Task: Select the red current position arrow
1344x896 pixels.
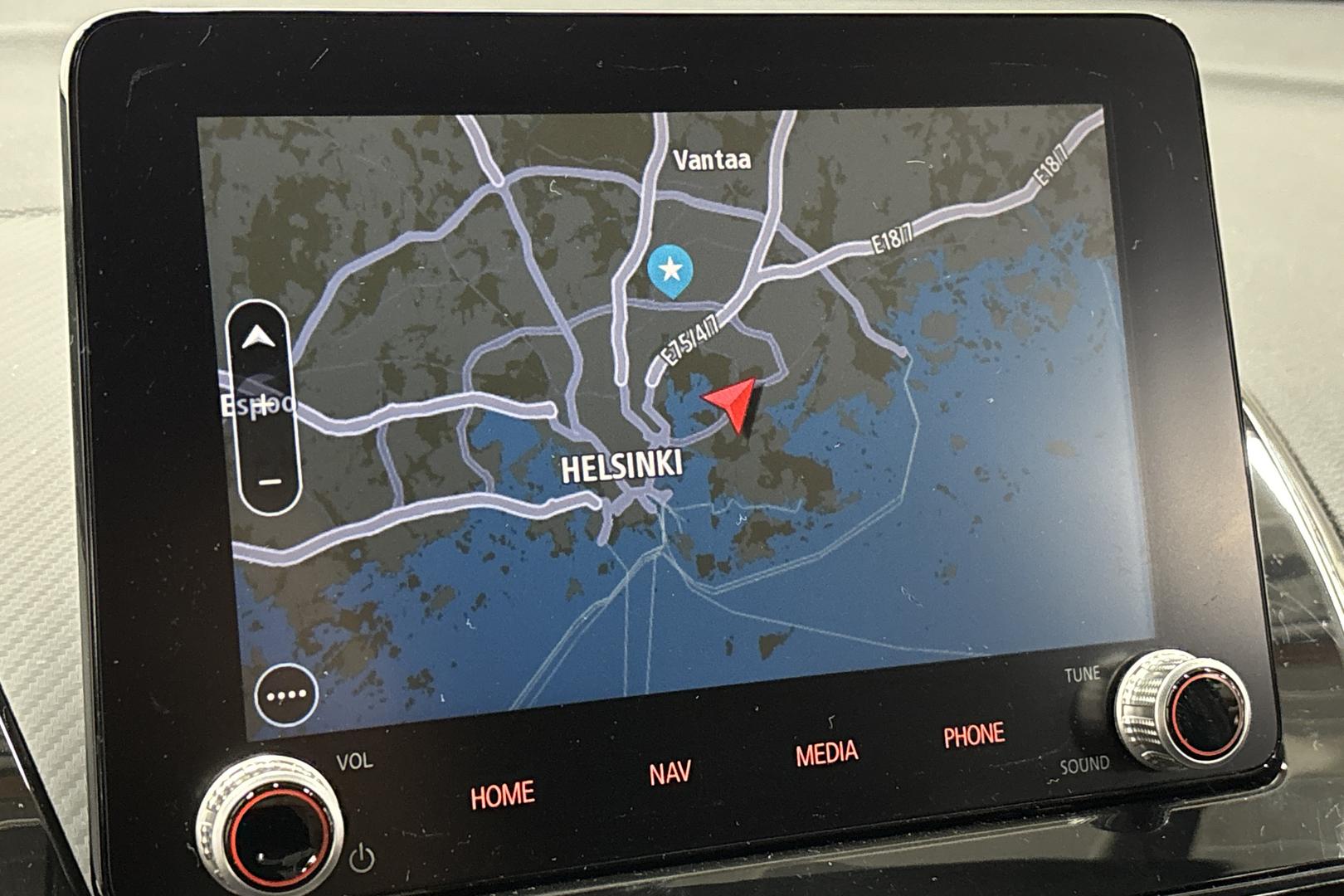Action: [733, 402]
